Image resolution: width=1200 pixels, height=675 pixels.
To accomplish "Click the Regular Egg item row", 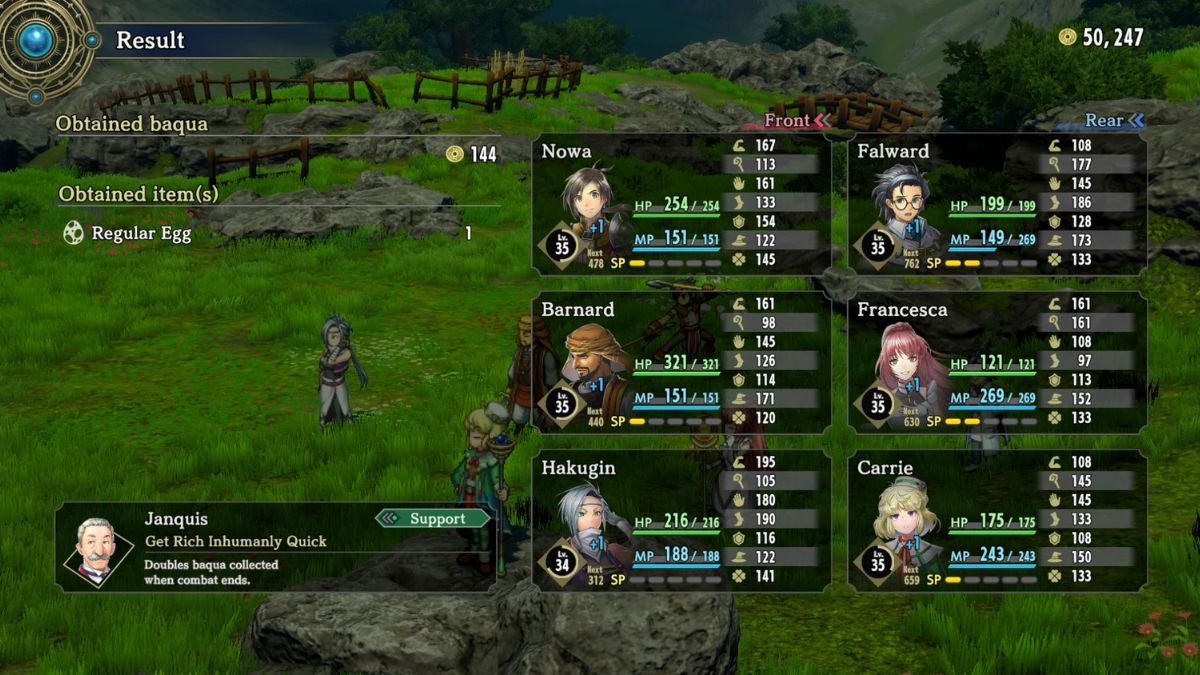I will click(x=266, y=234).
